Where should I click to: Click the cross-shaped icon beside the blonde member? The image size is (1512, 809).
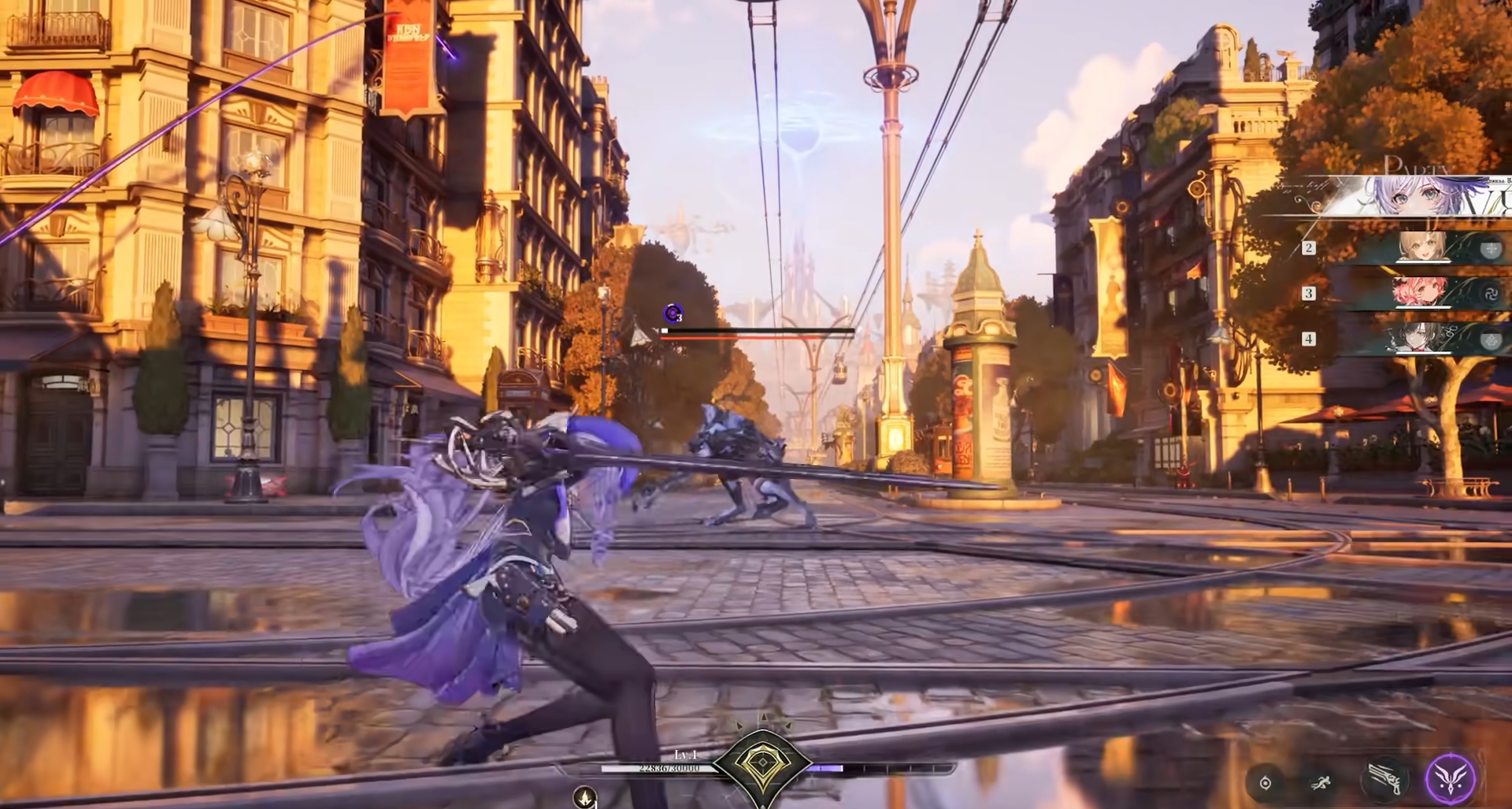1490,250
